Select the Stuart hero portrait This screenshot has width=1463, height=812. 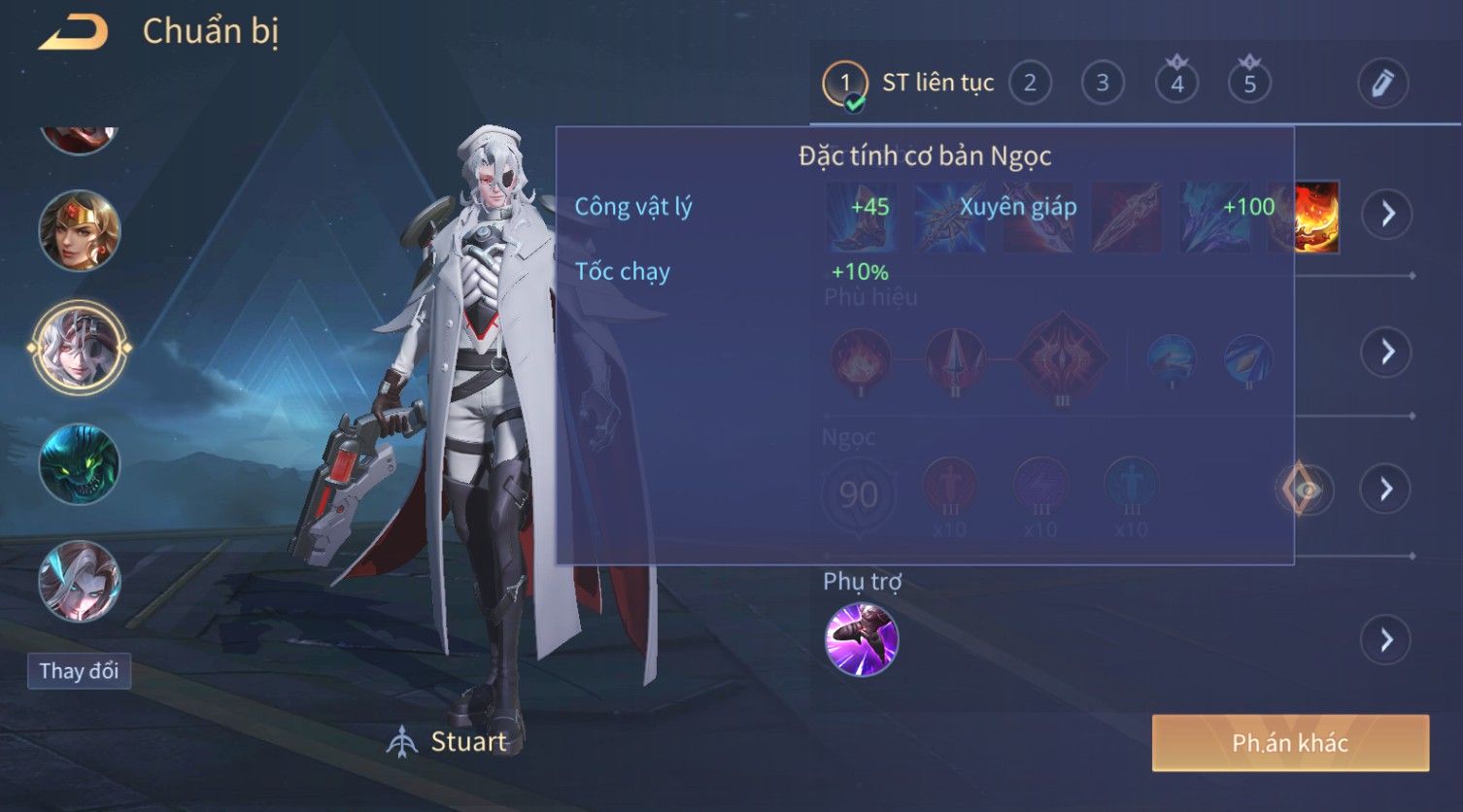click(x=80, y=347)
